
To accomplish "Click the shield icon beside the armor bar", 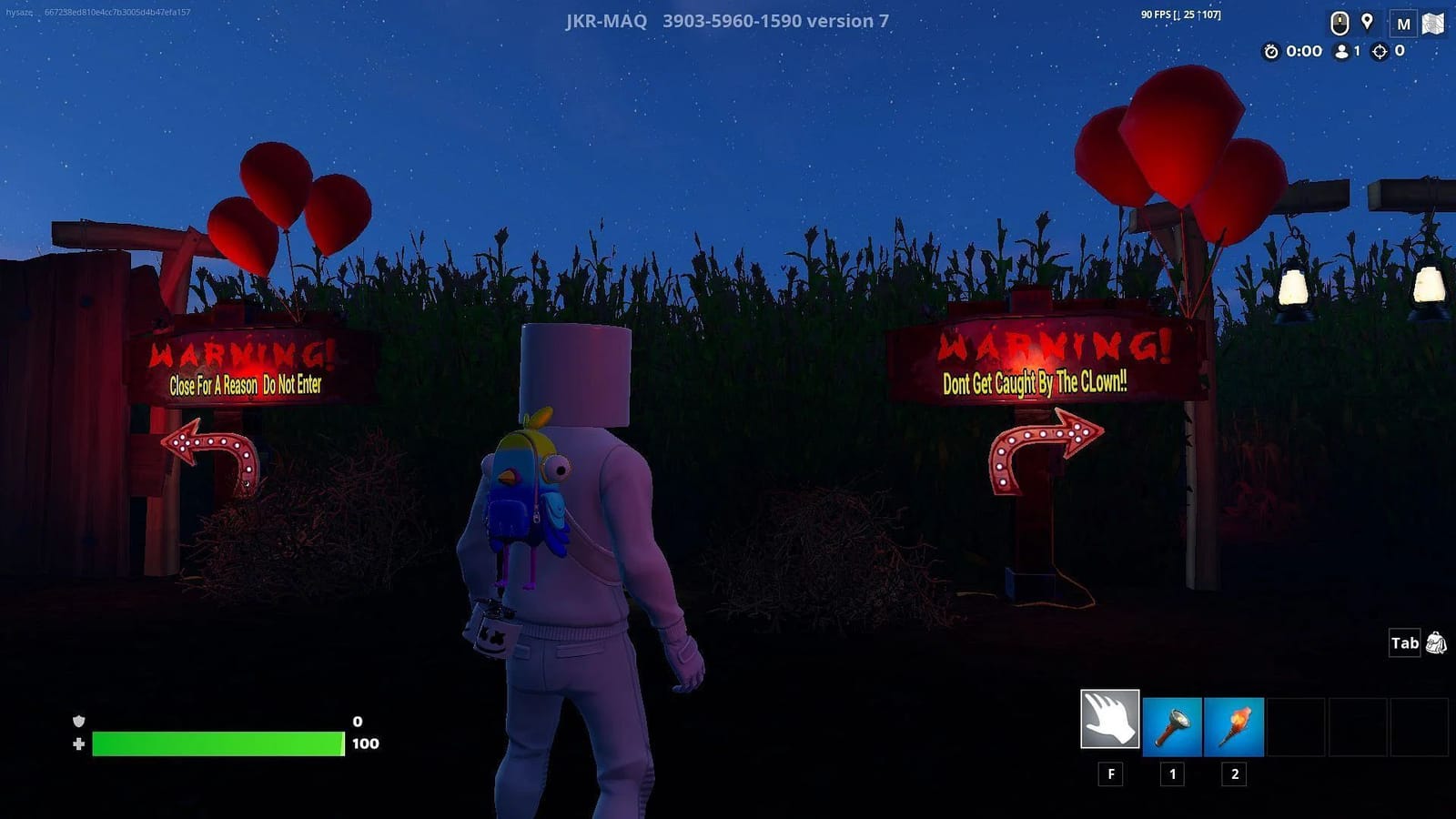I will click(x=80, y=721).
